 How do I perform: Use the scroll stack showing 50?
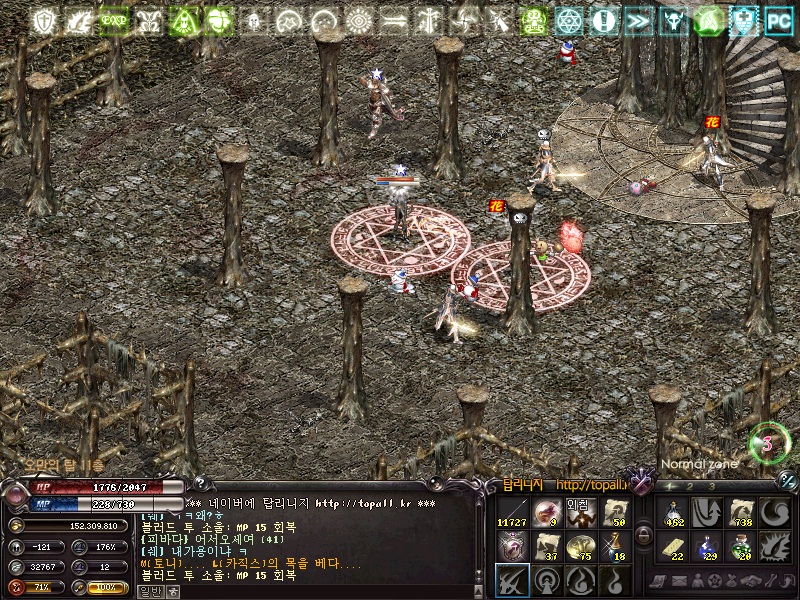click(613, 511)
